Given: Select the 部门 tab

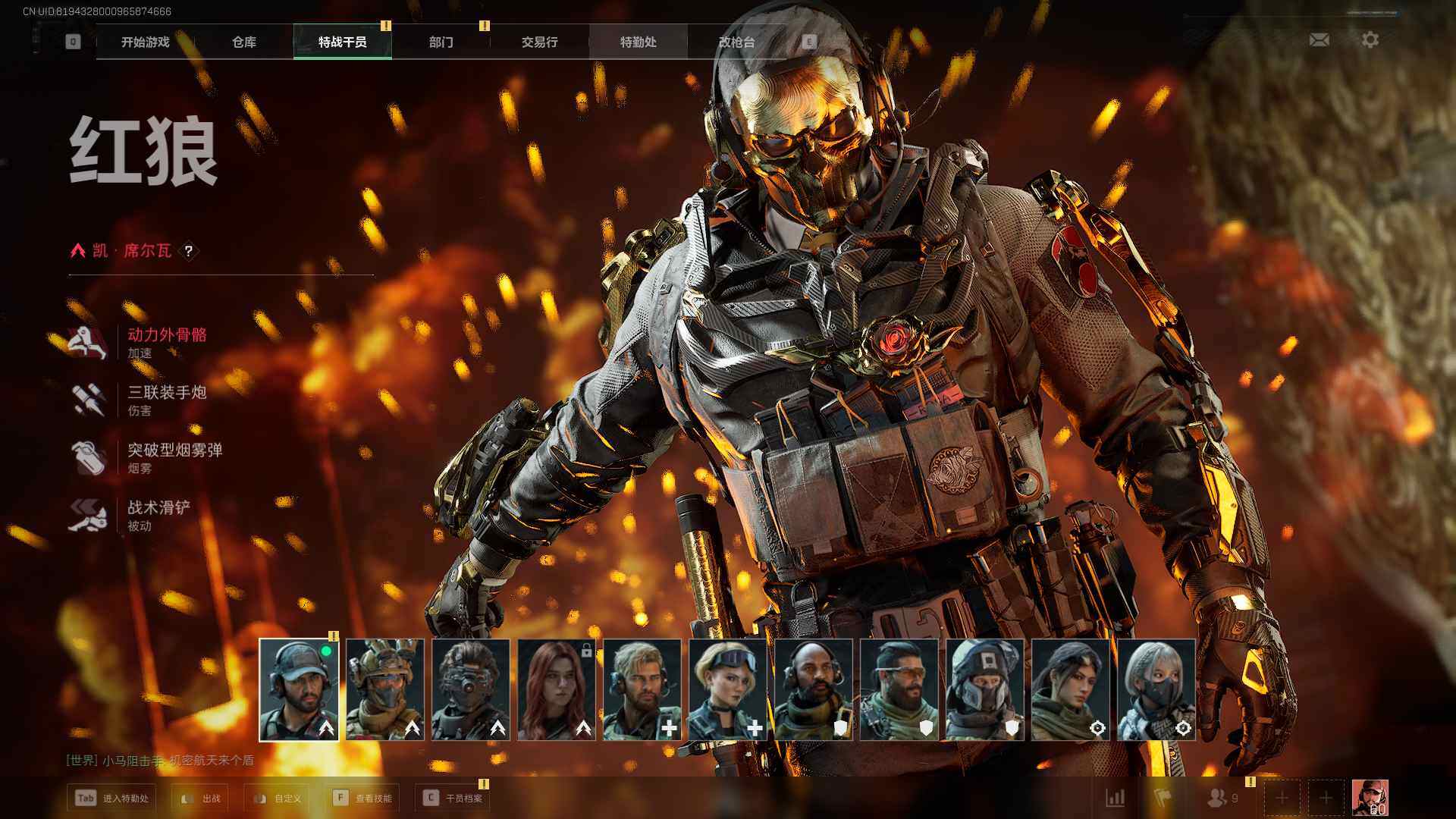Looking at the screenshot, I should (441, 42).
